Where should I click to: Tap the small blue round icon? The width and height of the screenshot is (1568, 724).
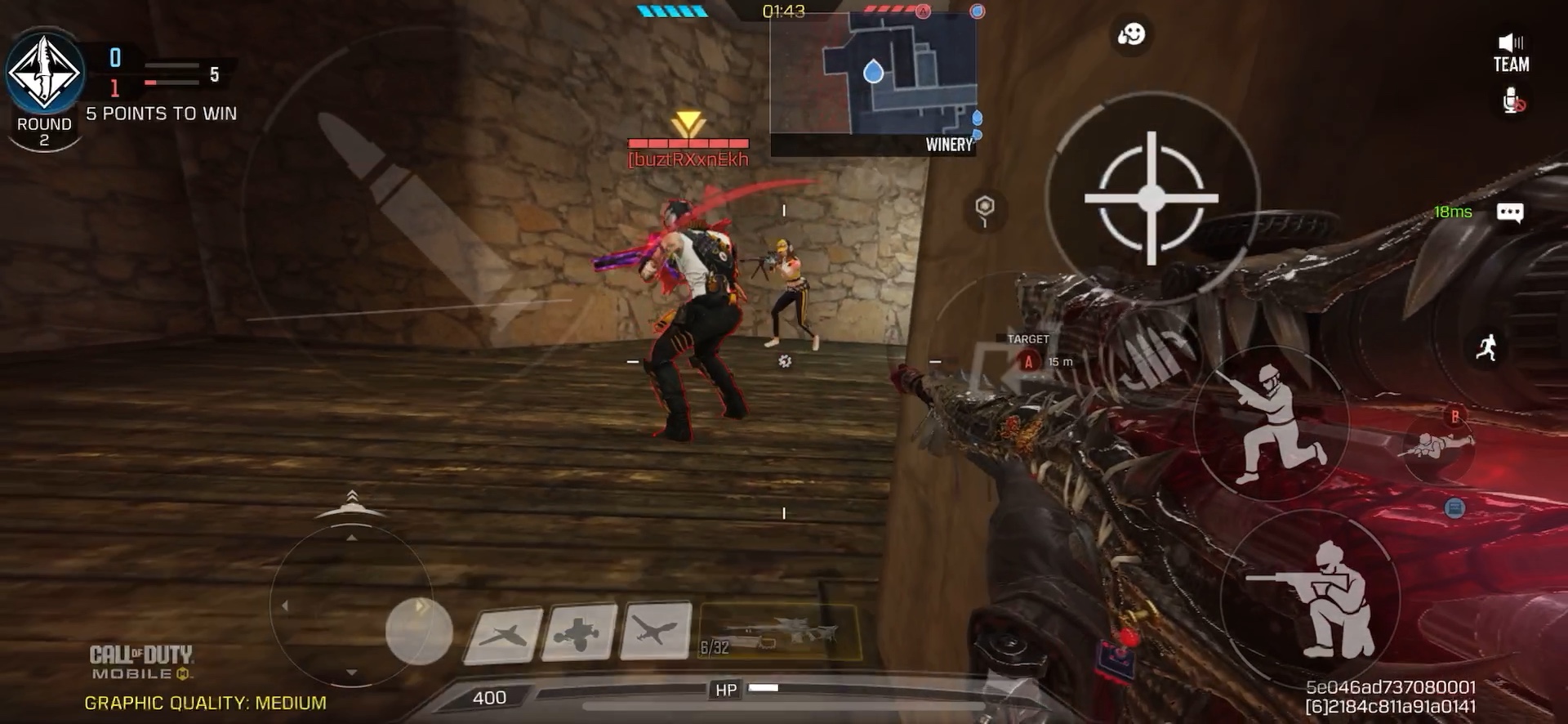1454,508
